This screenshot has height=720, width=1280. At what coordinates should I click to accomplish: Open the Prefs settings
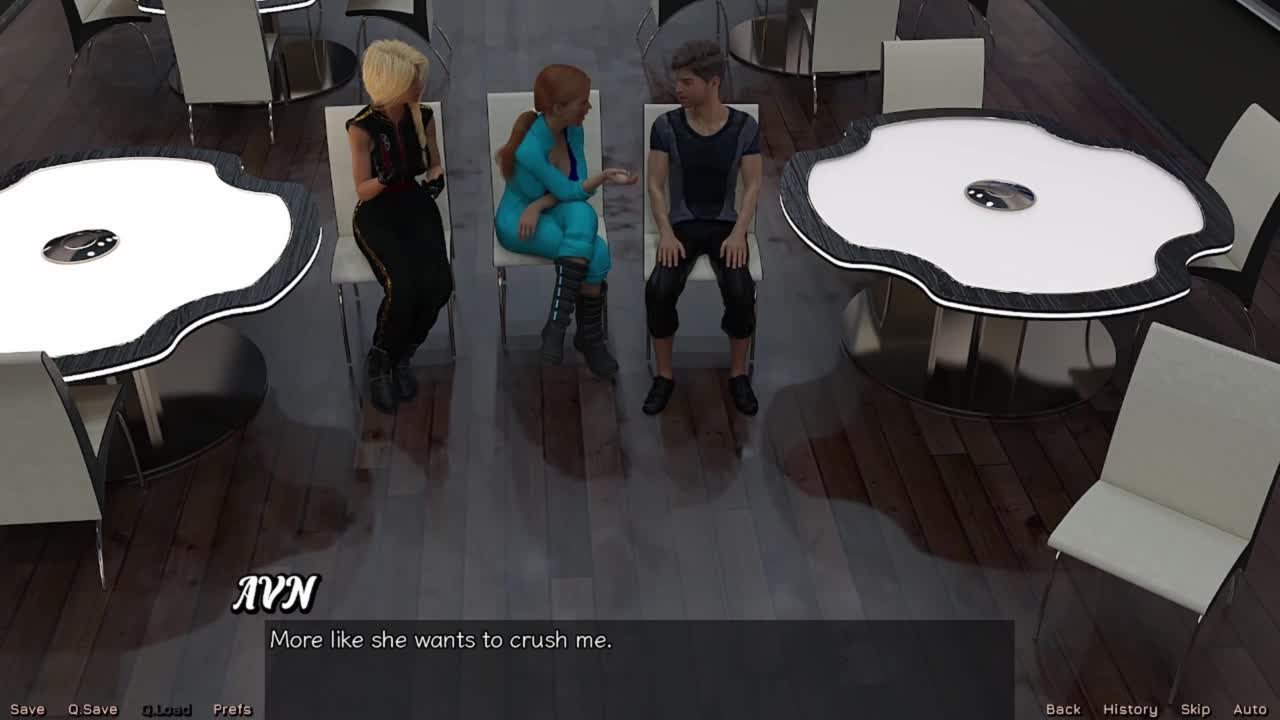coord(232,709)
